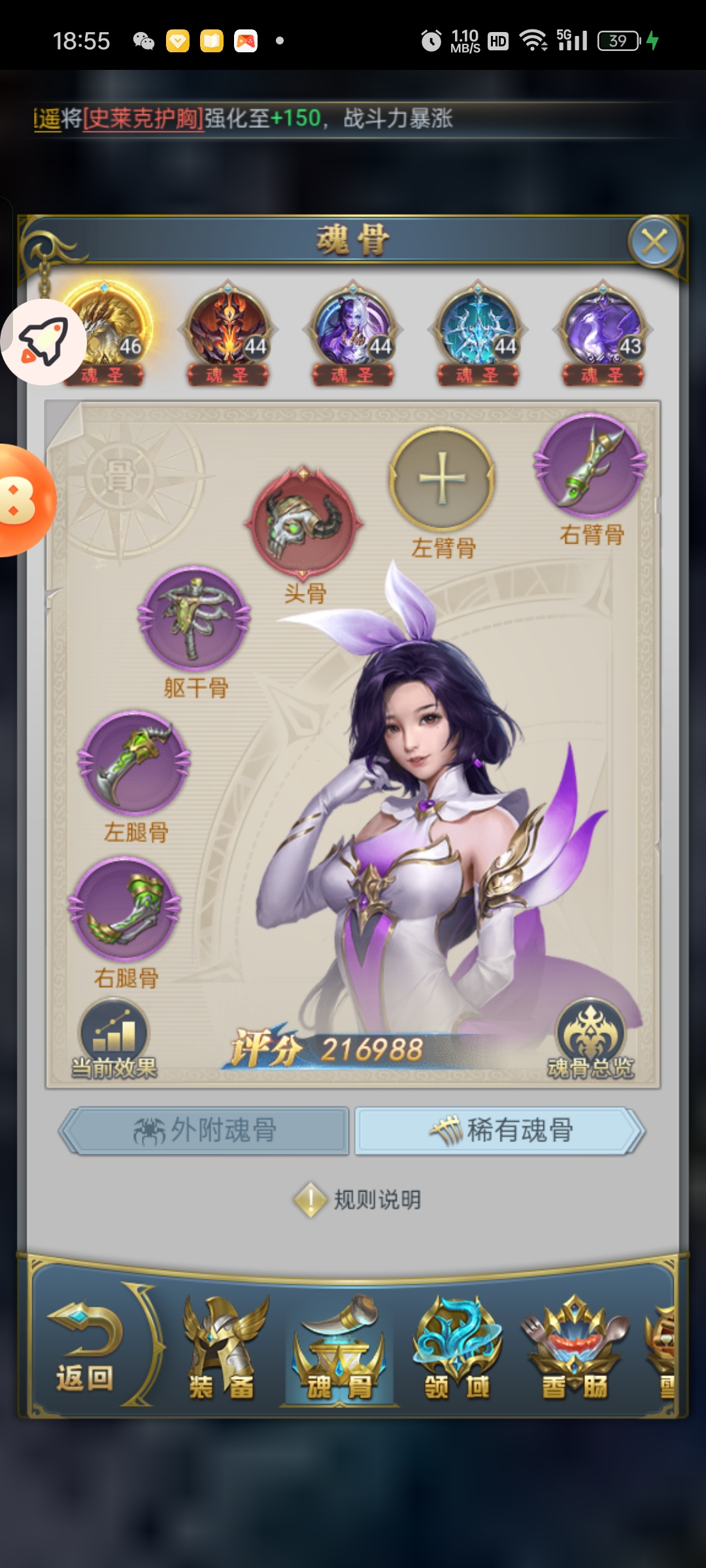Switch to the 稀有魂骨 tab
The image size is (706, 1568).
coord(499,1130)
